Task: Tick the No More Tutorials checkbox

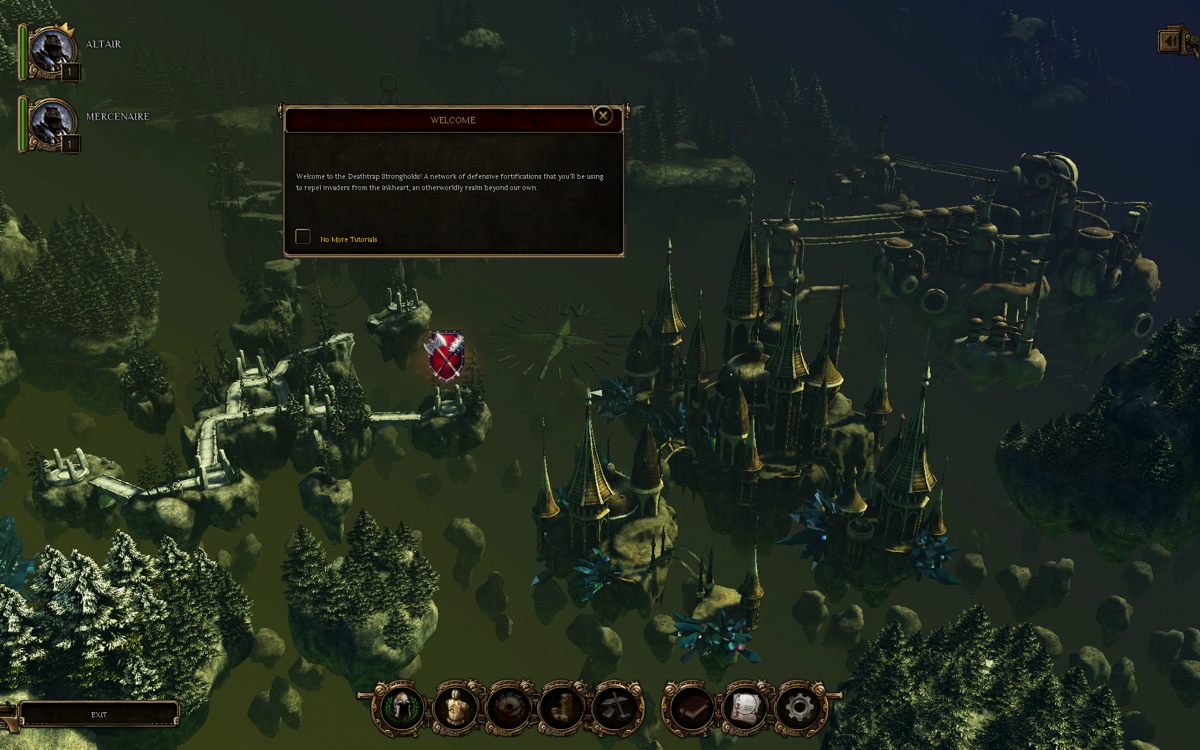Action: pyautogui.click(x=303, y=237)
